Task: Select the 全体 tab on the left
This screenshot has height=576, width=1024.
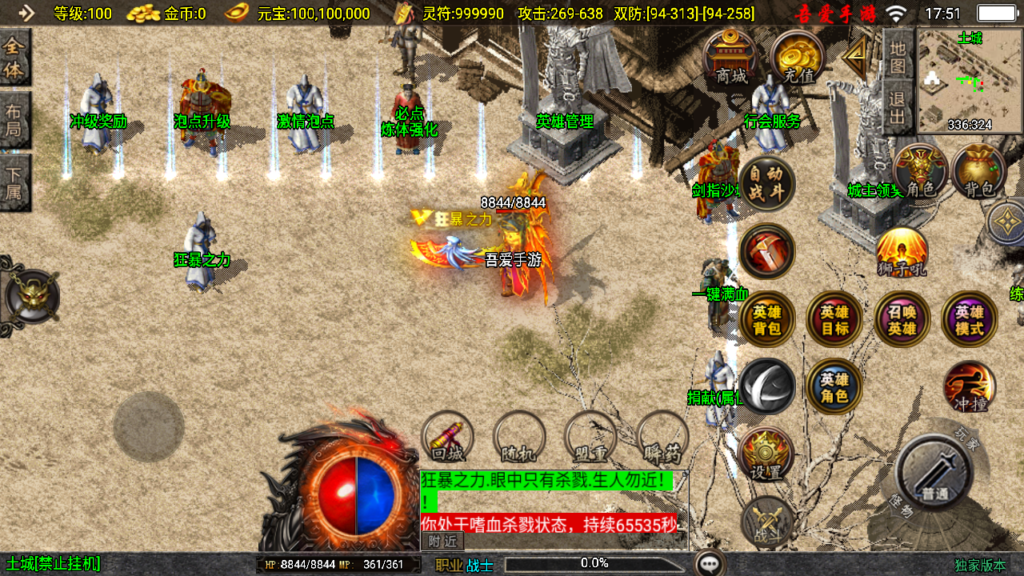Action: tap(15, 59)
